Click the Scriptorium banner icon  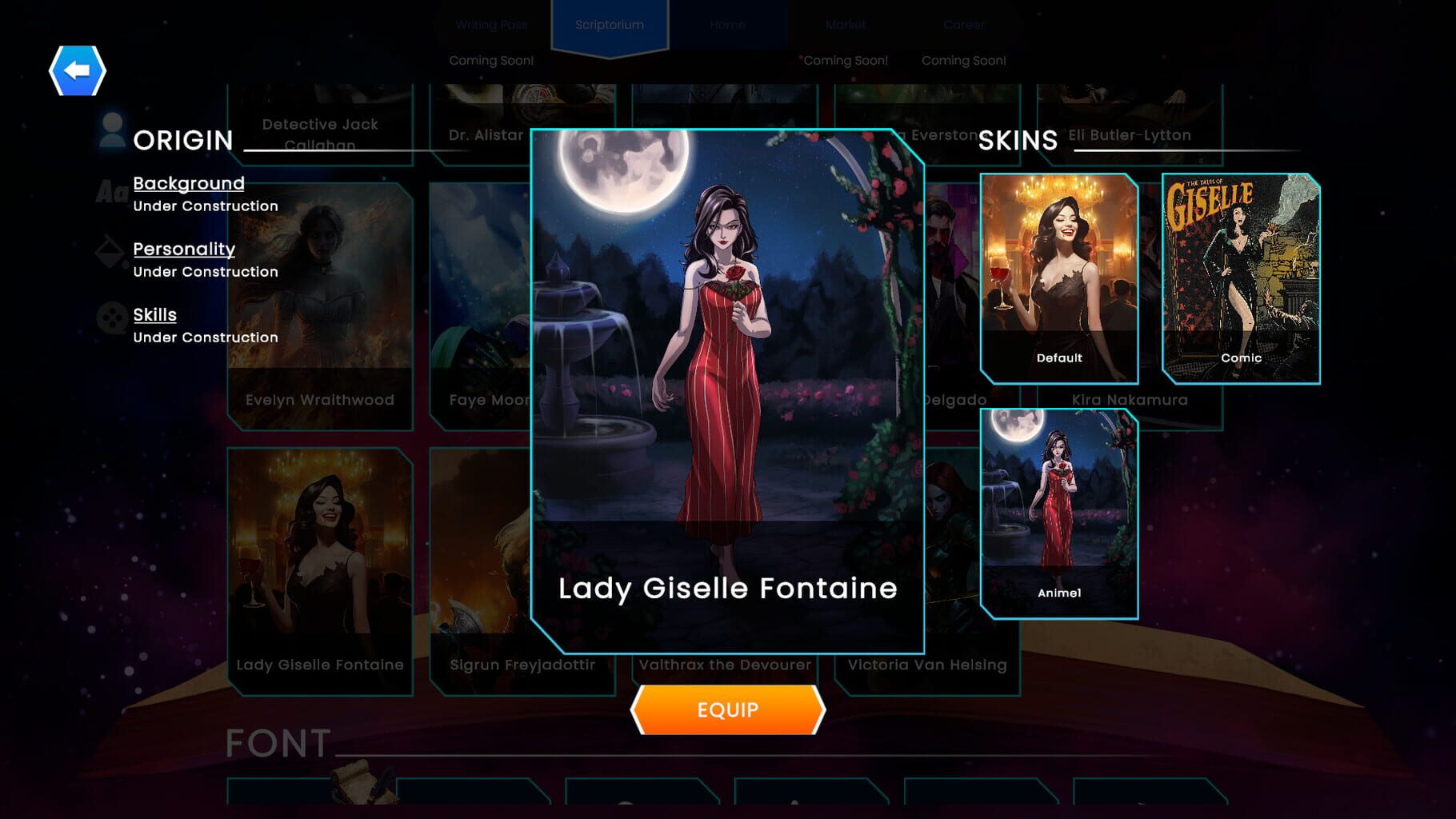click(610, 25)
